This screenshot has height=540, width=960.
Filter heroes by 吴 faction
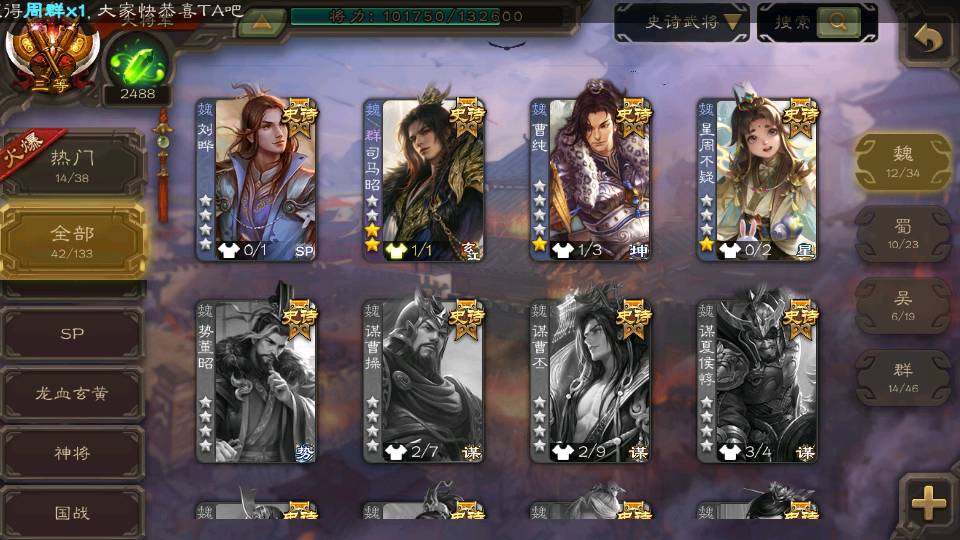tap(902, 305)
